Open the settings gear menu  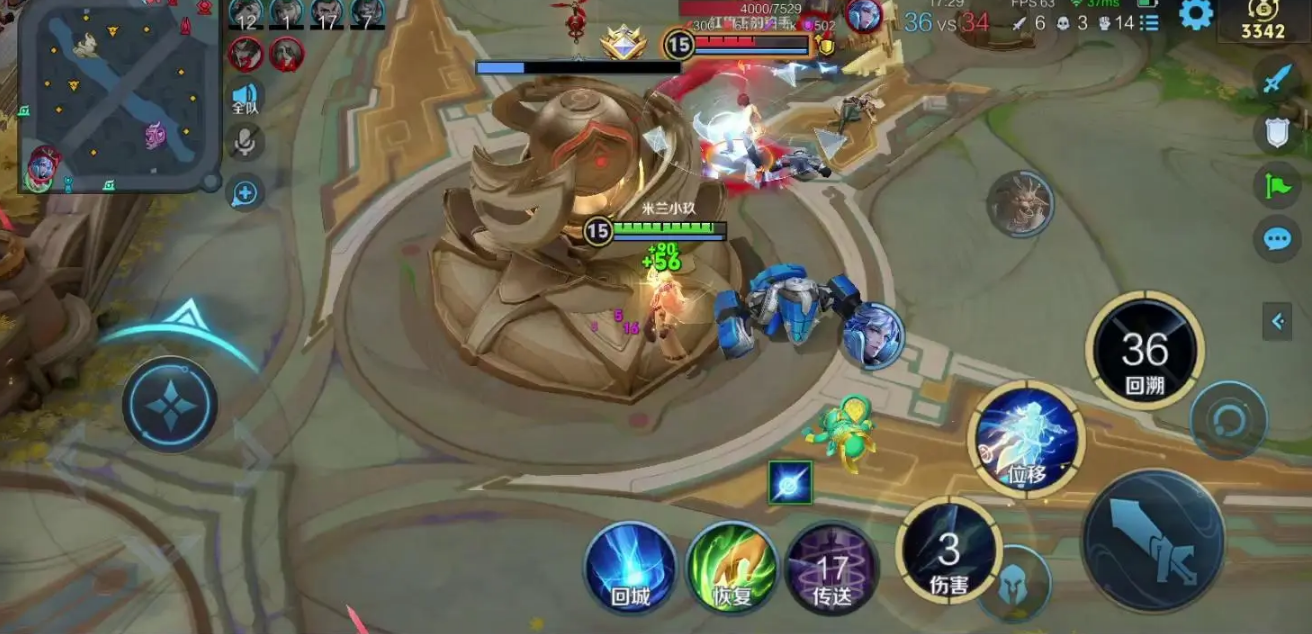tap(1195, 14)
